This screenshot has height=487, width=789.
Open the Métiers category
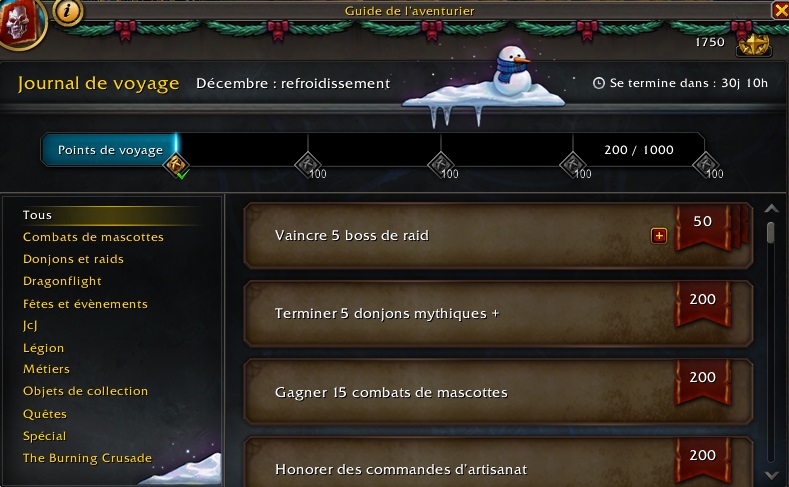pyautogui.click(x=46, y=370)
